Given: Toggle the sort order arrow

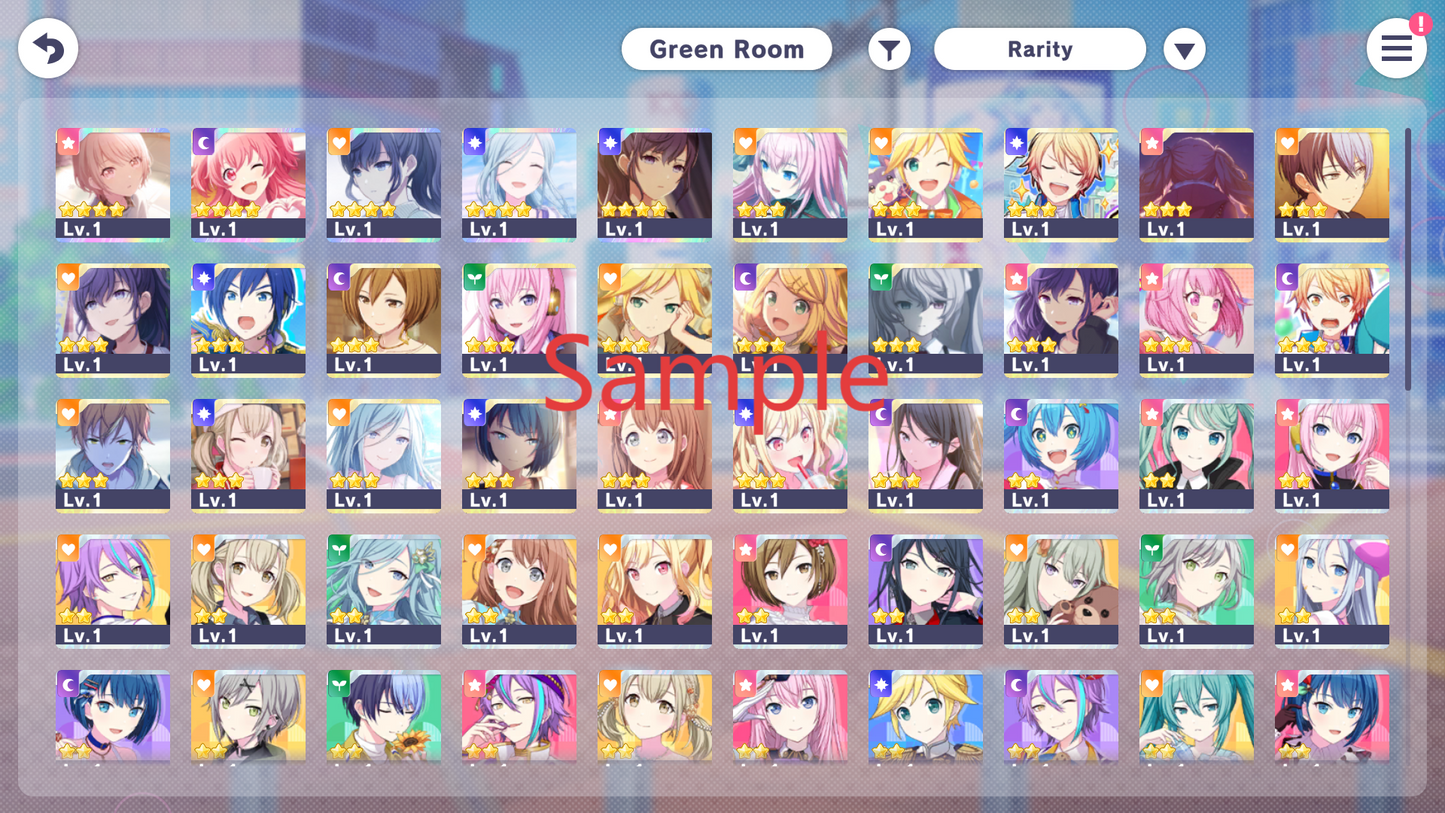Looking at the screenshot, I should 1184,50.
